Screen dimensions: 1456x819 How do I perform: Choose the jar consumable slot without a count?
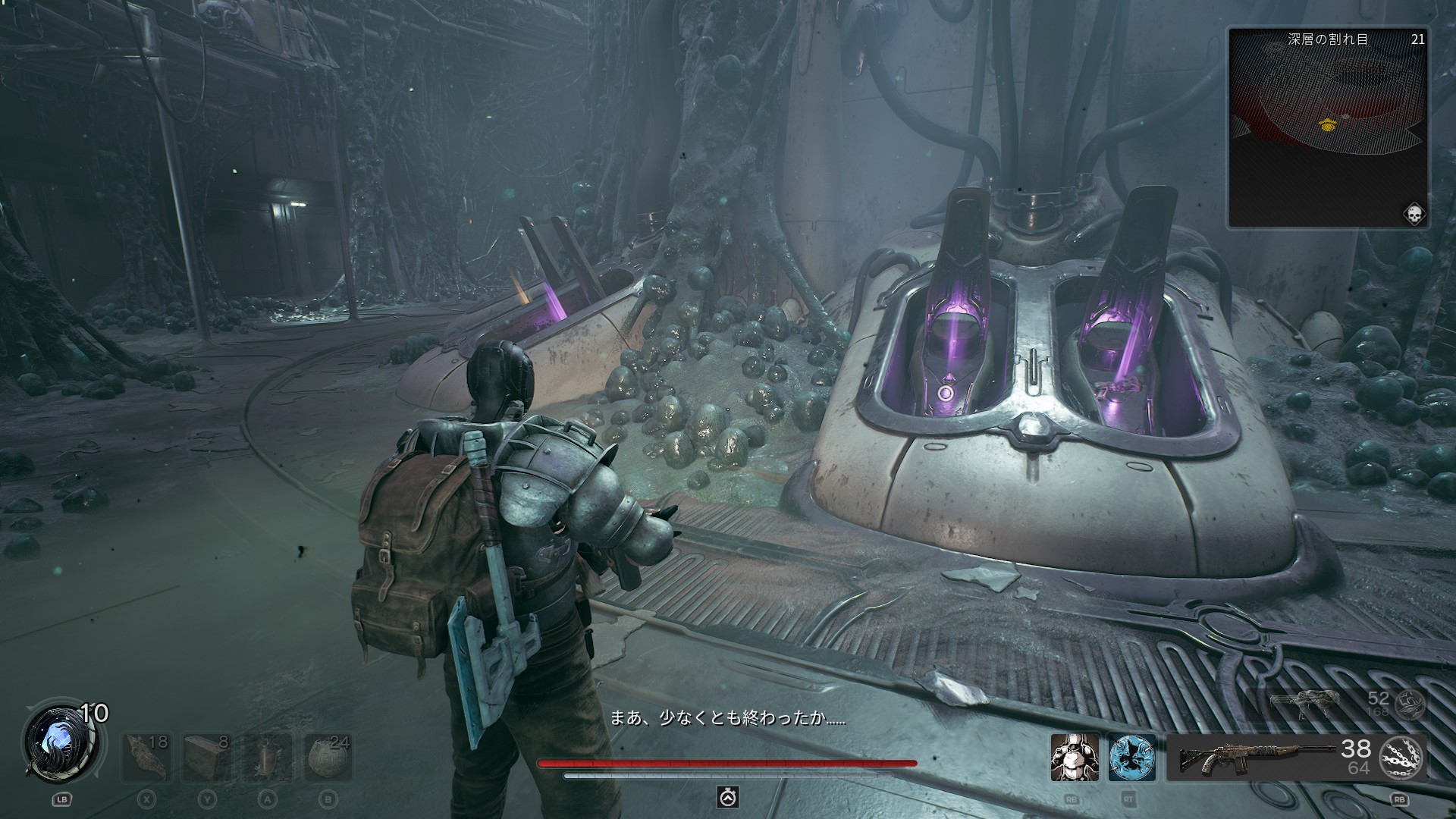[x=268, y=757]
